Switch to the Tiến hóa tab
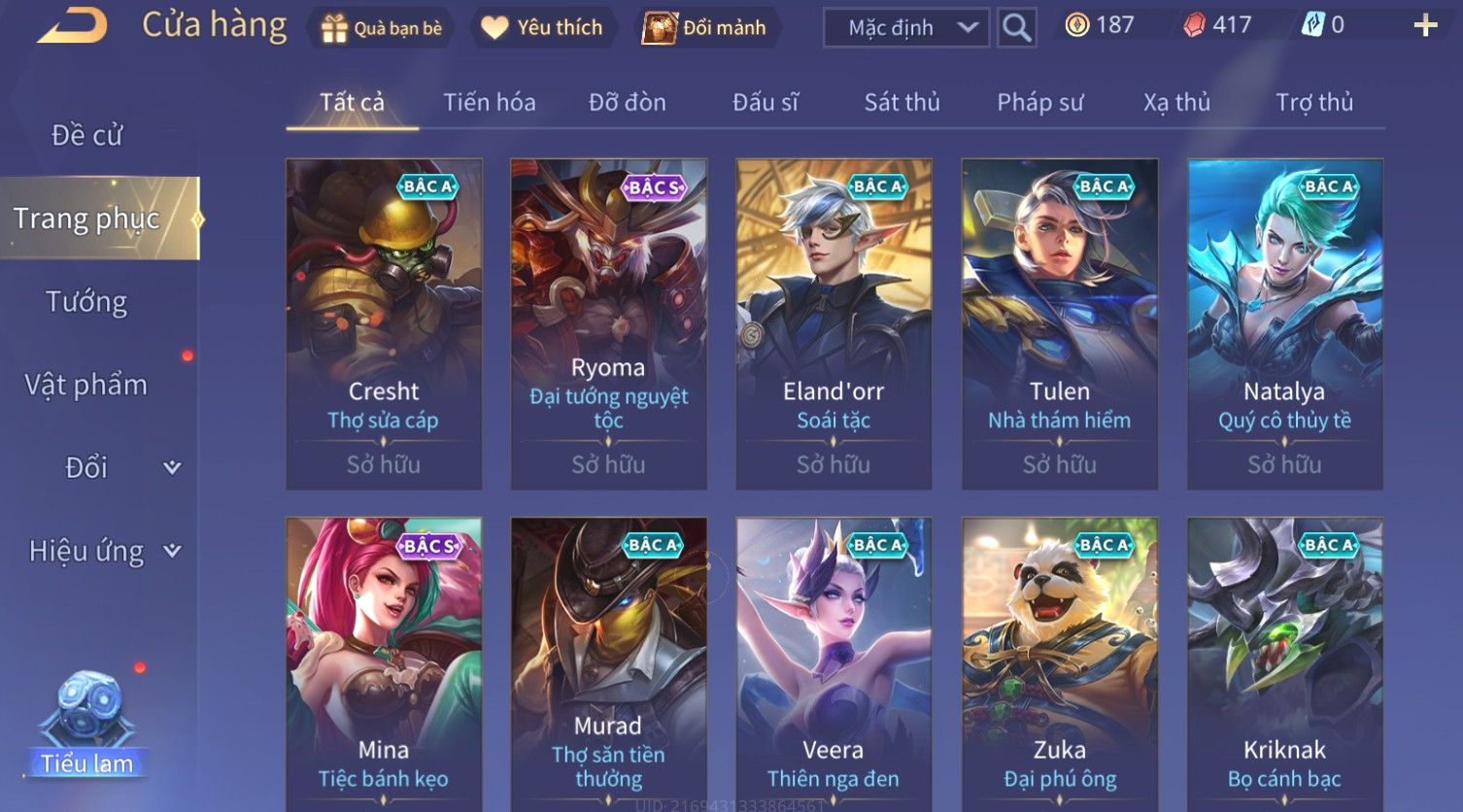This screenshot has height=812, width=1463. coord(489,102)
